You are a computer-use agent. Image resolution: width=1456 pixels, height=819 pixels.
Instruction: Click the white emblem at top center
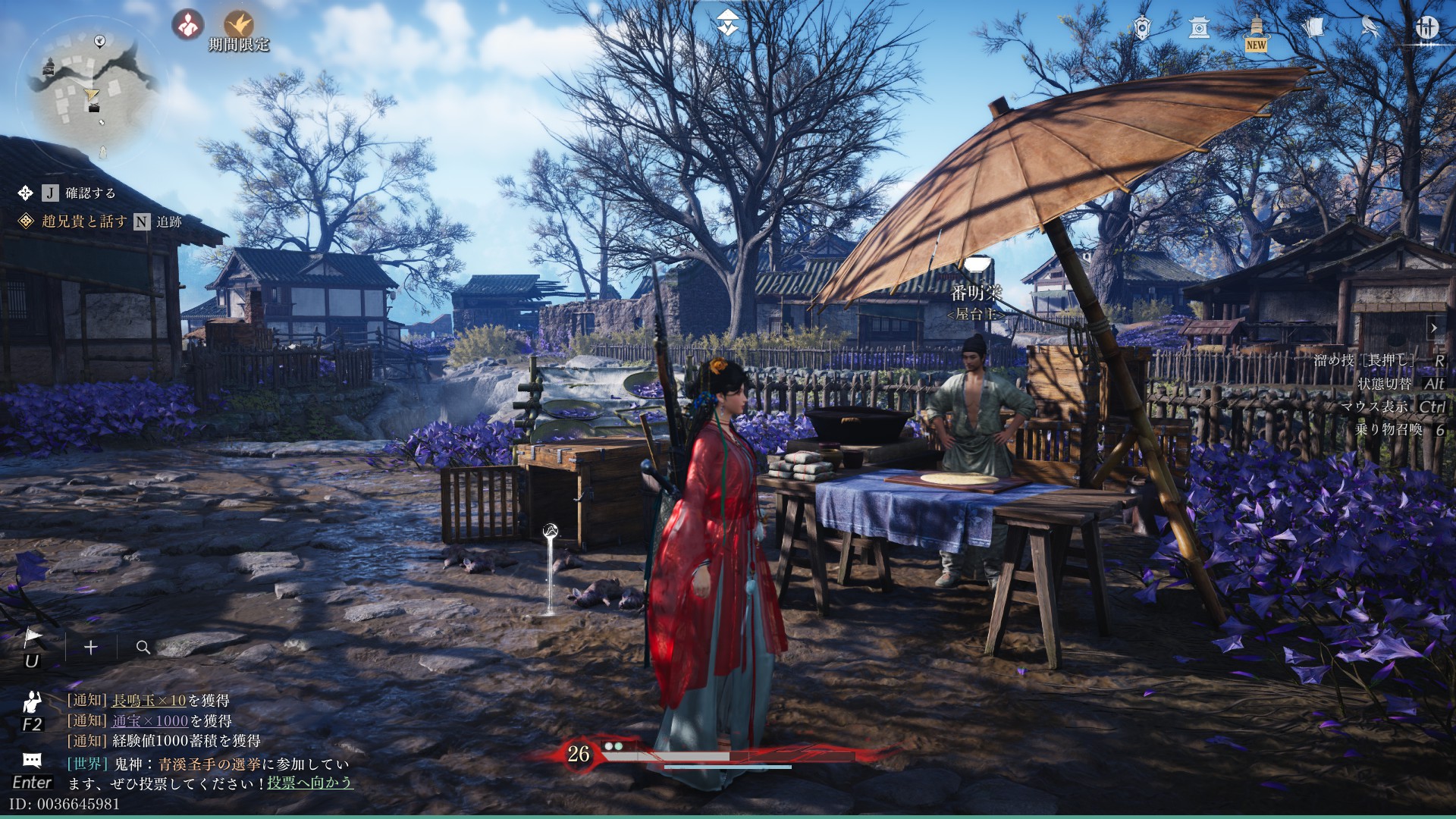728,24
